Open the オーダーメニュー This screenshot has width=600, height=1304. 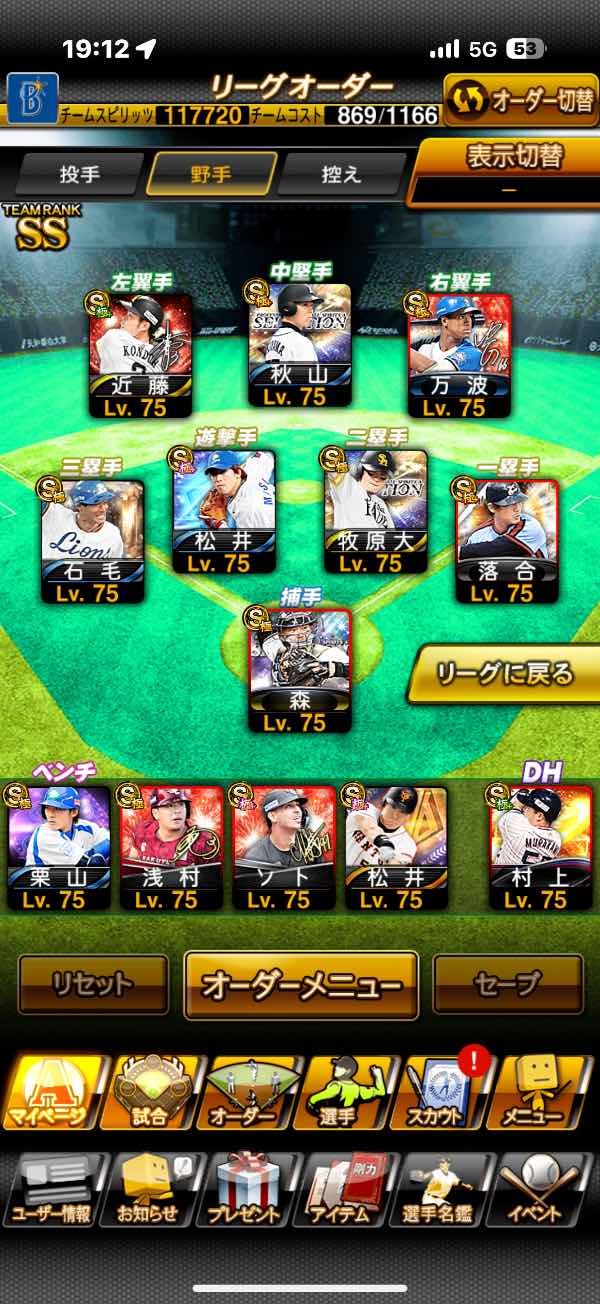(x=301, y=985)
